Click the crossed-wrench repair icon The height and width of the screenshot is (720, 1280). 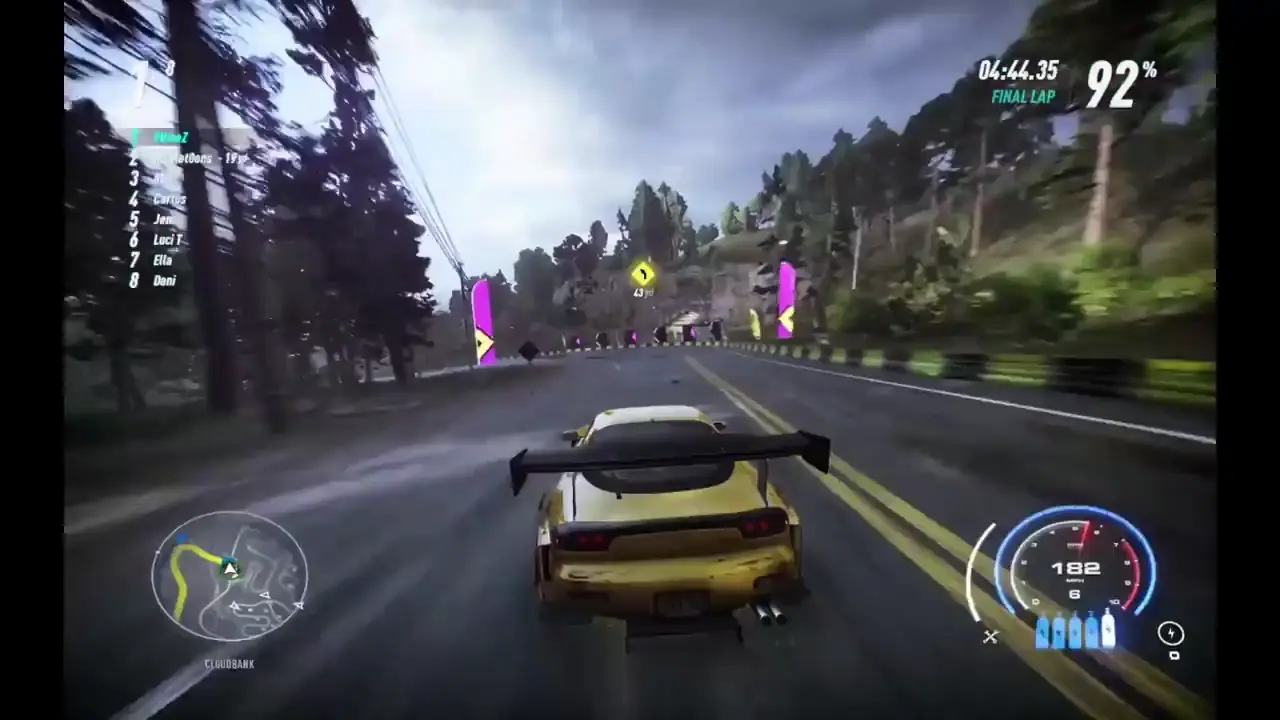(991, 637)
